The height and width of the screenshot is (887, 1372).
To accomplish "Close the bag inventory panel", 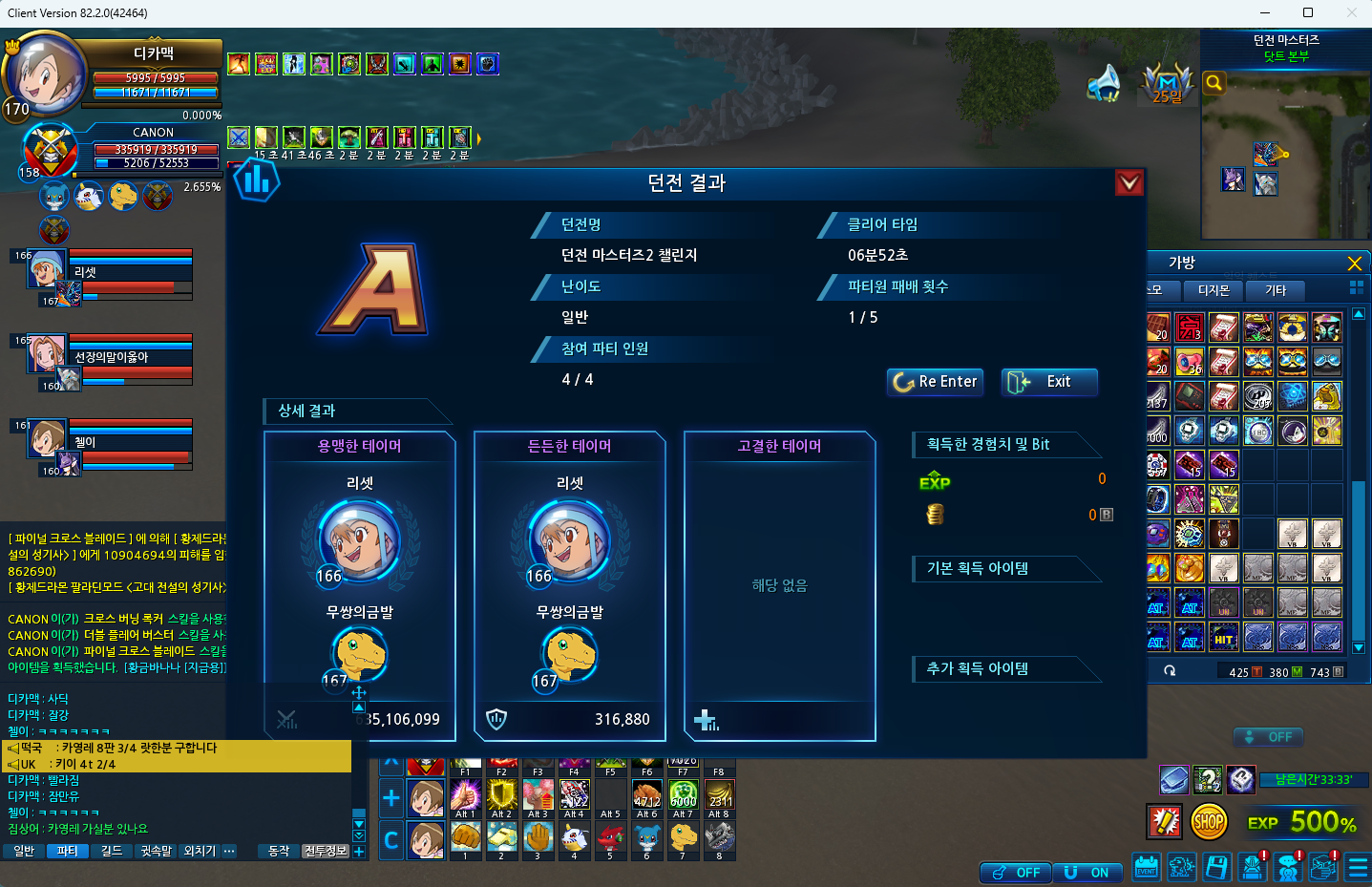I will [1354, 264].
